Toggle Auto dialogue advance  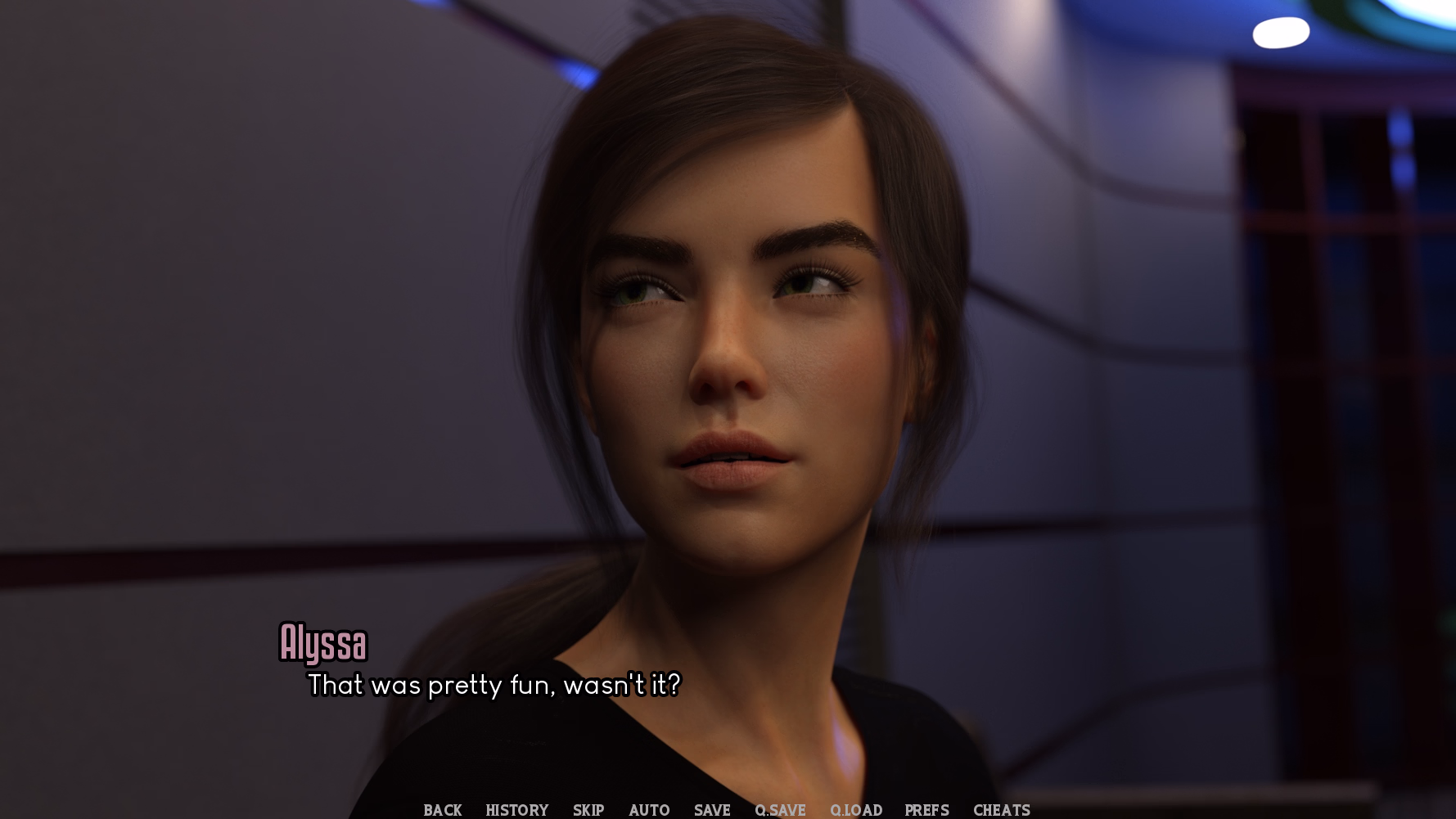pos(649,810)
